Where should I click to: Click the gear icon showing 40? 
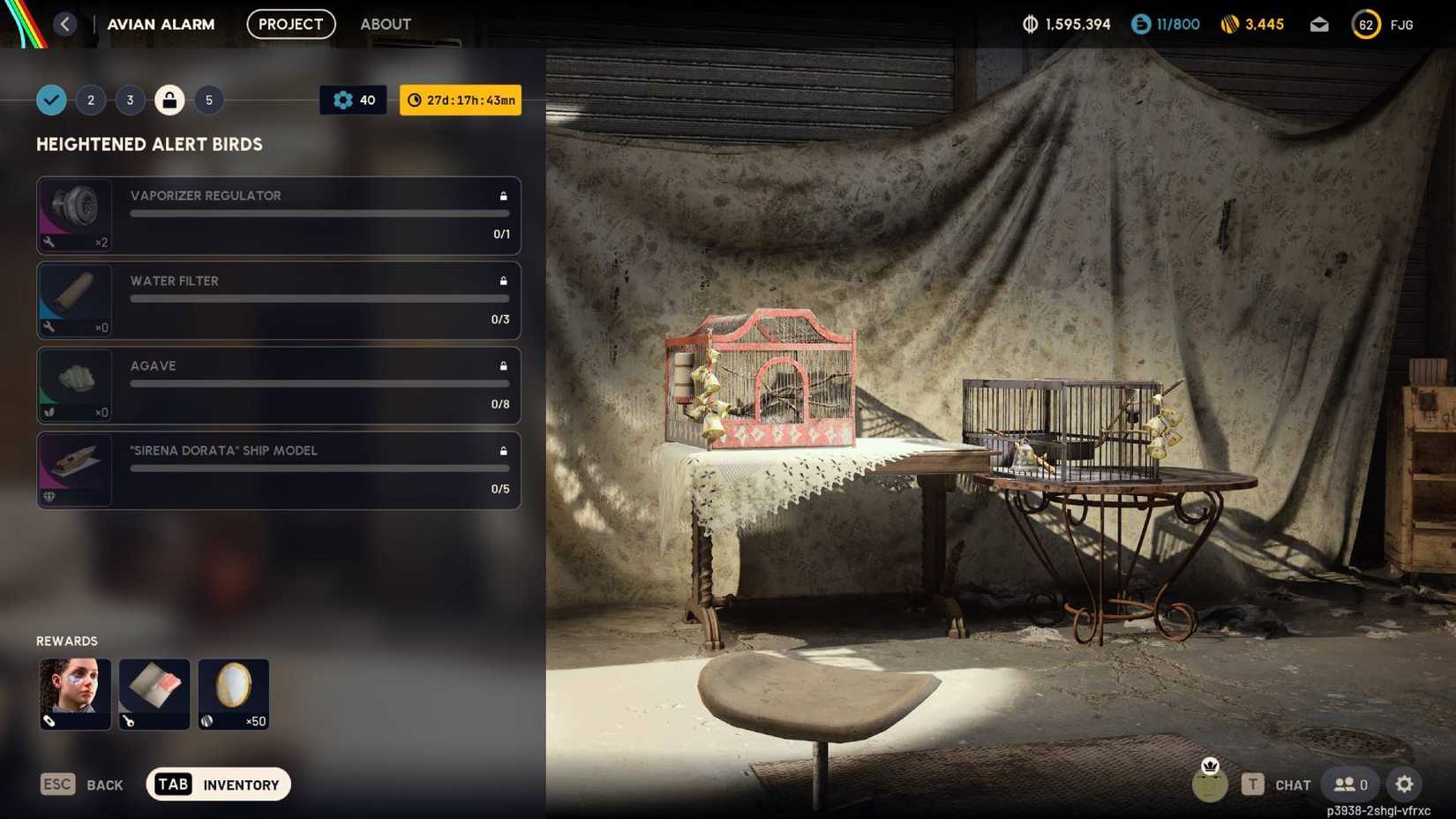(351, 100)
